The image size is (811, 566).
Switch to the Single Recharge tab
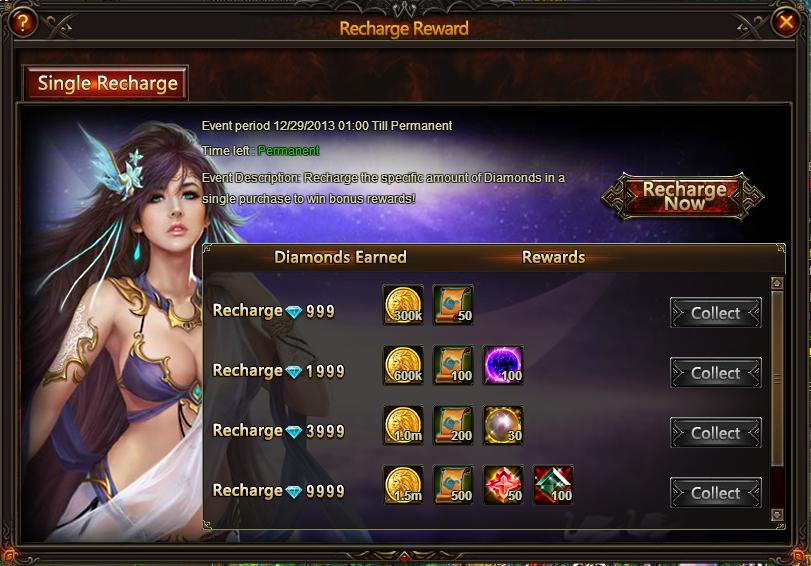106,84
